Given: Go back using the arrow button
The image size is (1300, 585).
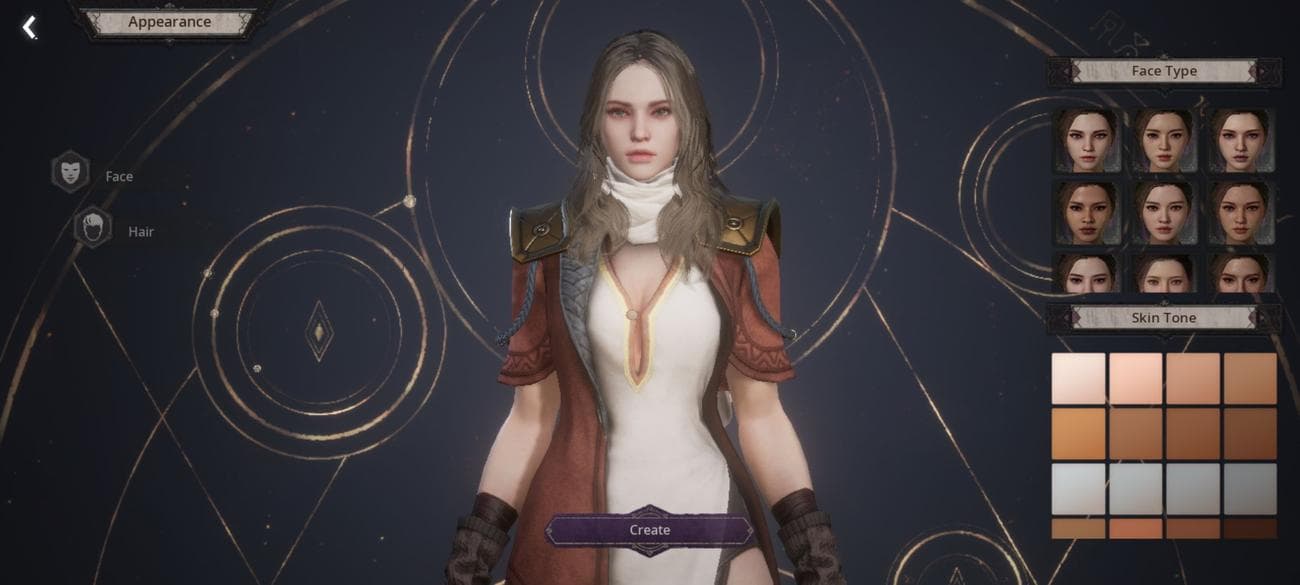Looking at the screenshot, I should tap(30, 27).
